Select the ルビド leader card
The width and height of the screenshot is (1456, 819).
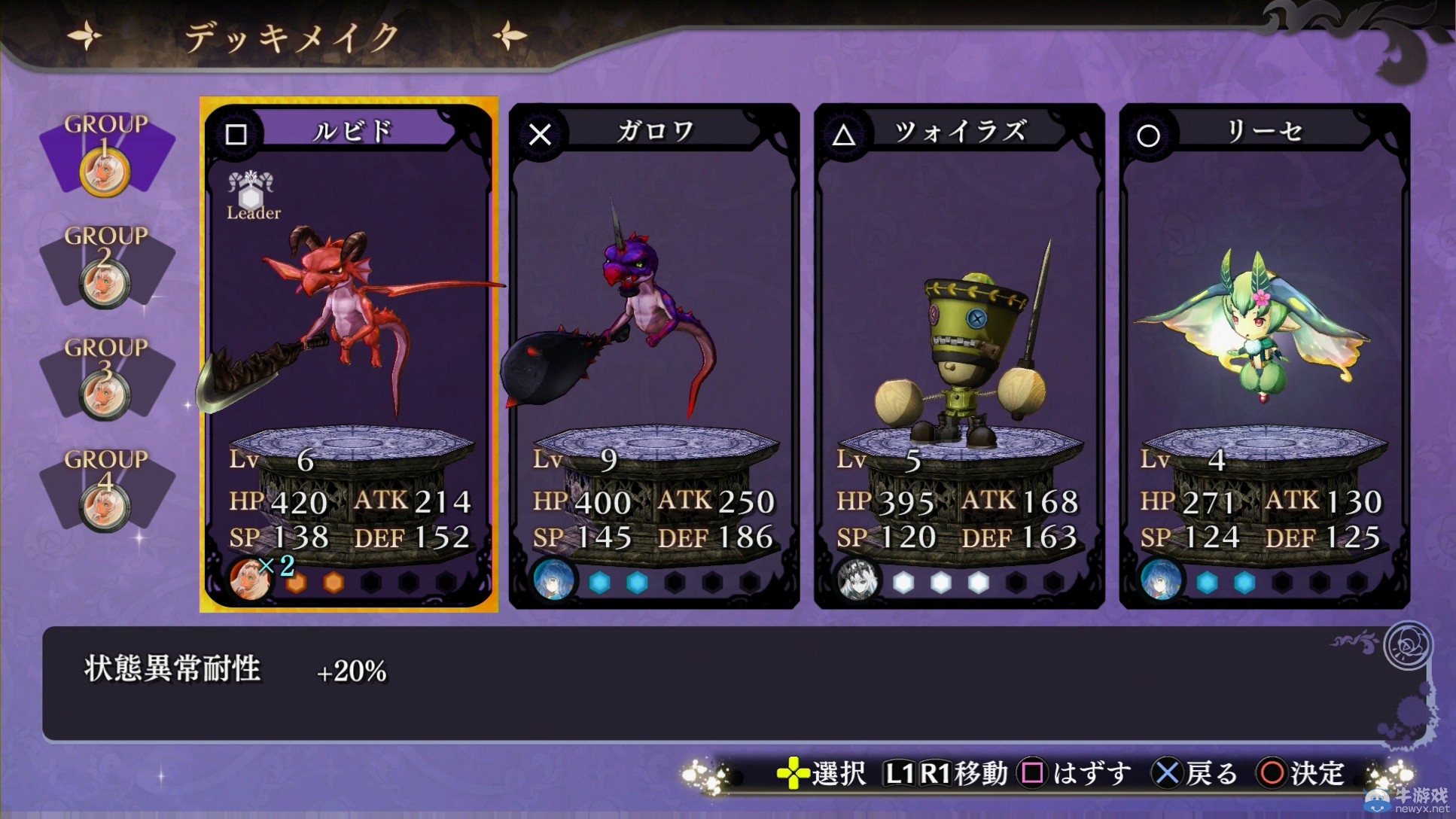tap(349, 354)
